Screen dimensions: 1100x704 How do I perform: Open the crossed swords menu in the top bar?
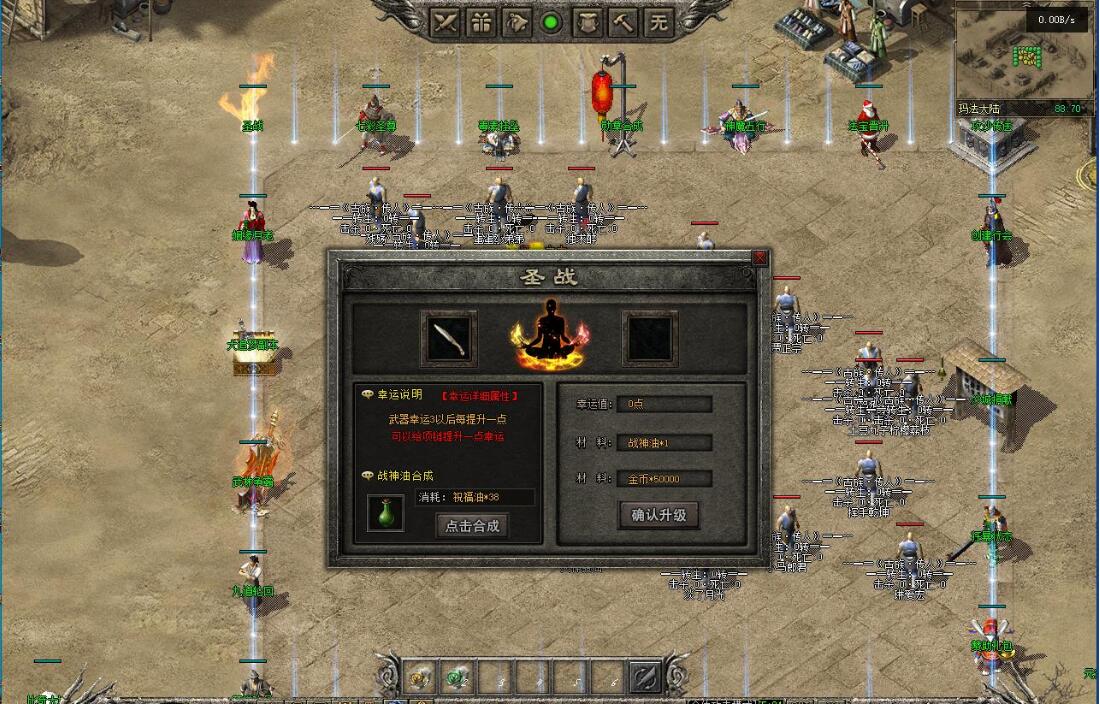[446, 22]
